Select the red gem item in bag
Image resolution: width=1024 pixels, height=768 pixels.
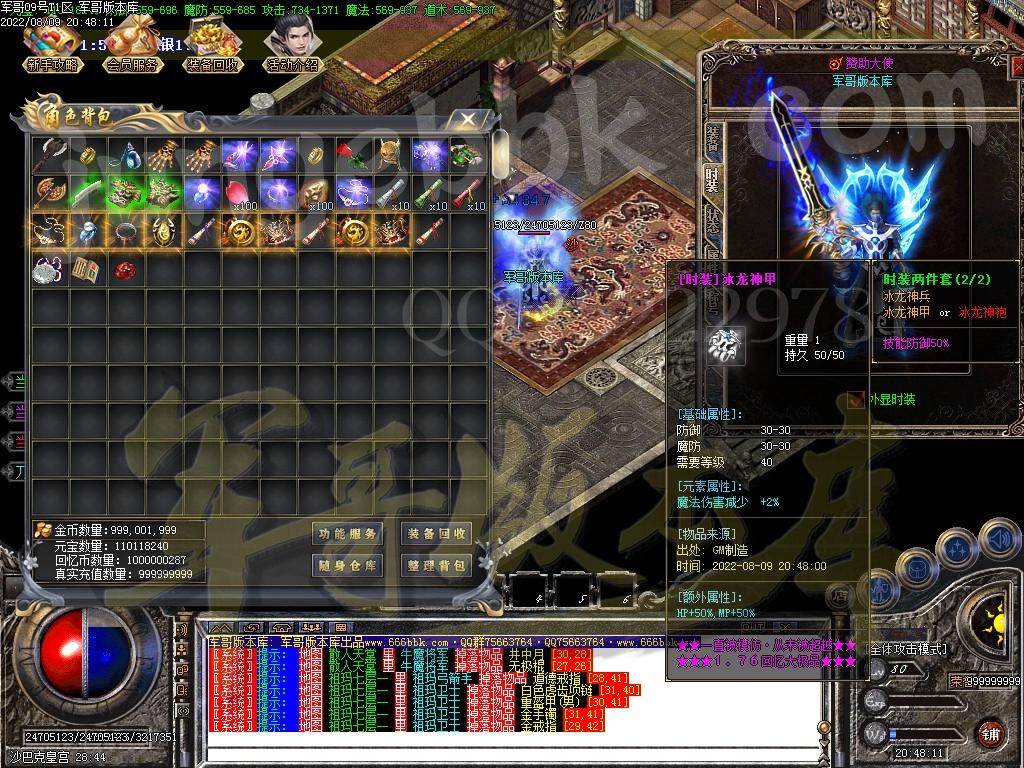125,269
